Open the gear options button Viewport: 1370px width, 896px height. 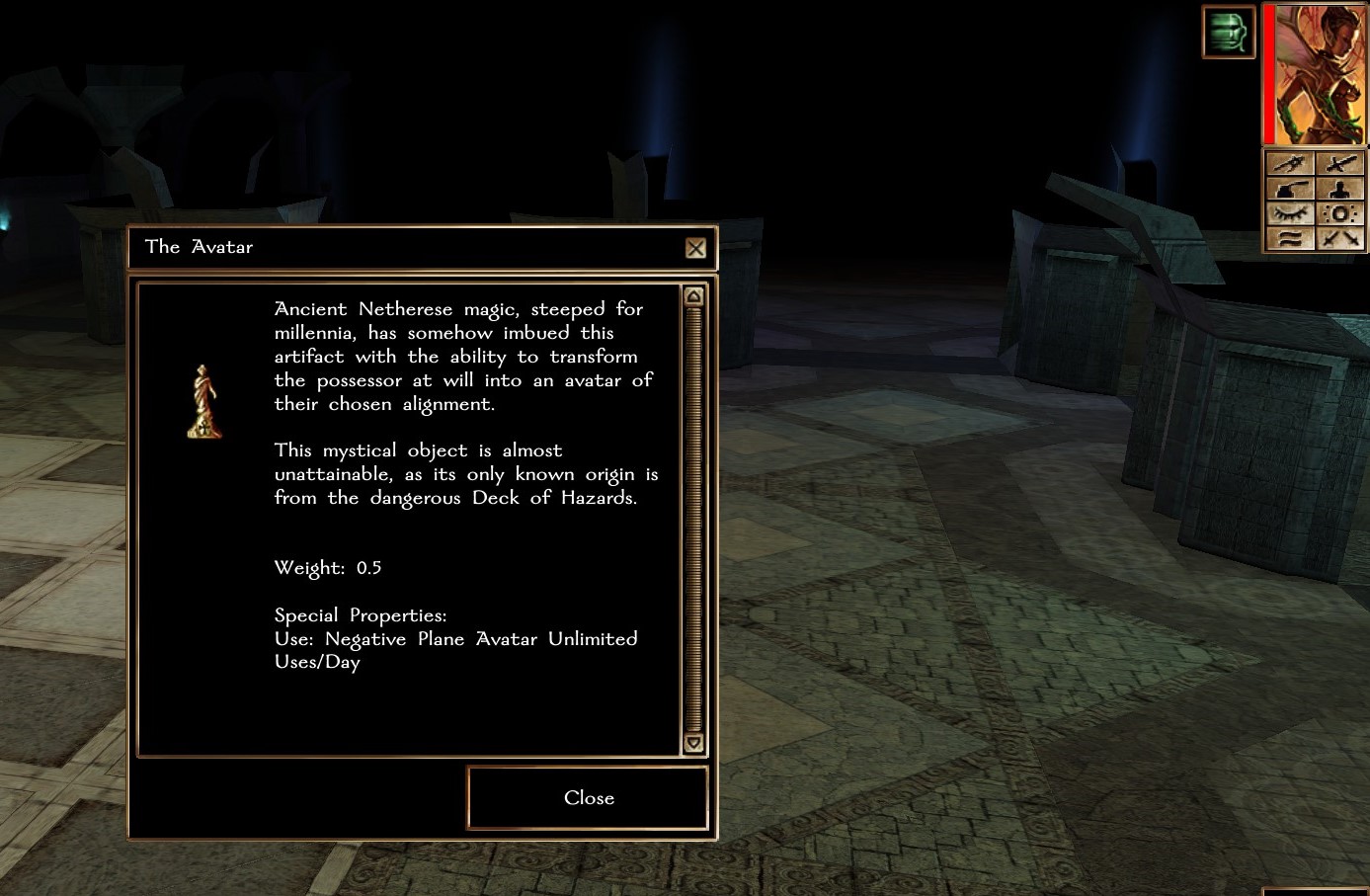click(1340, 213)
